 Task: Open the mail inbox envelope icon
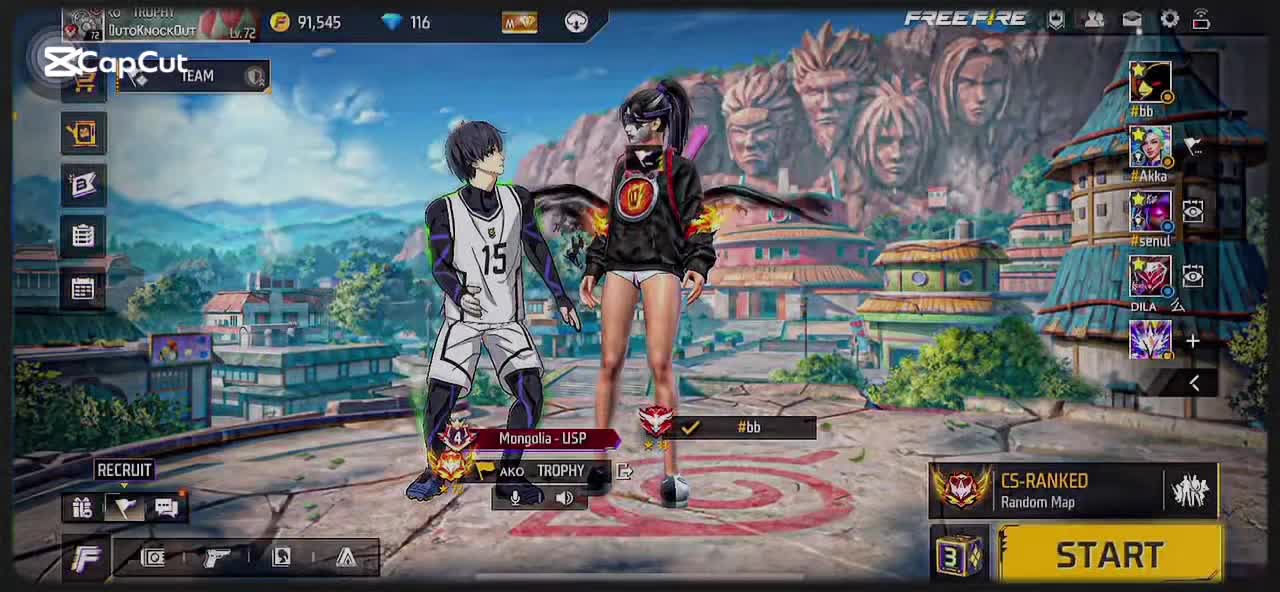pyautogui.click(x=1131, y=19)
